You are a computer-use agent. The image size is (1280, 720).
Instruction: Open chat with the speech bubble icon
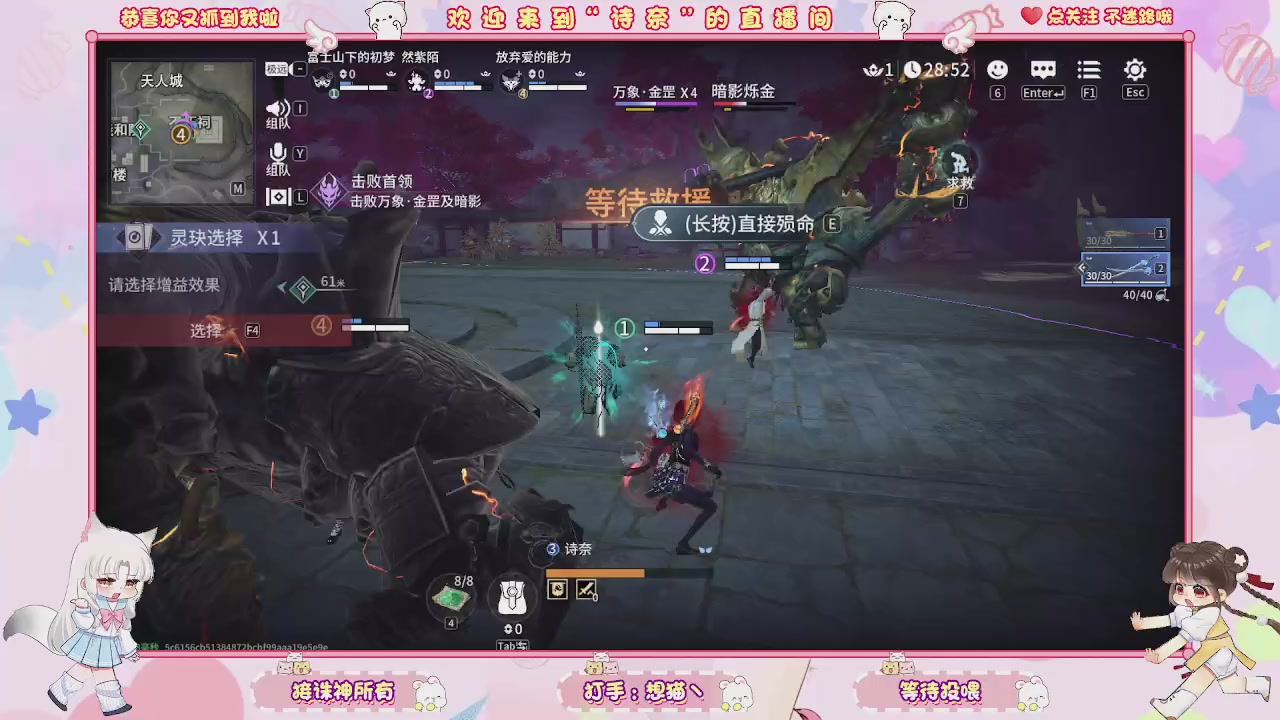coord(1043,70)
